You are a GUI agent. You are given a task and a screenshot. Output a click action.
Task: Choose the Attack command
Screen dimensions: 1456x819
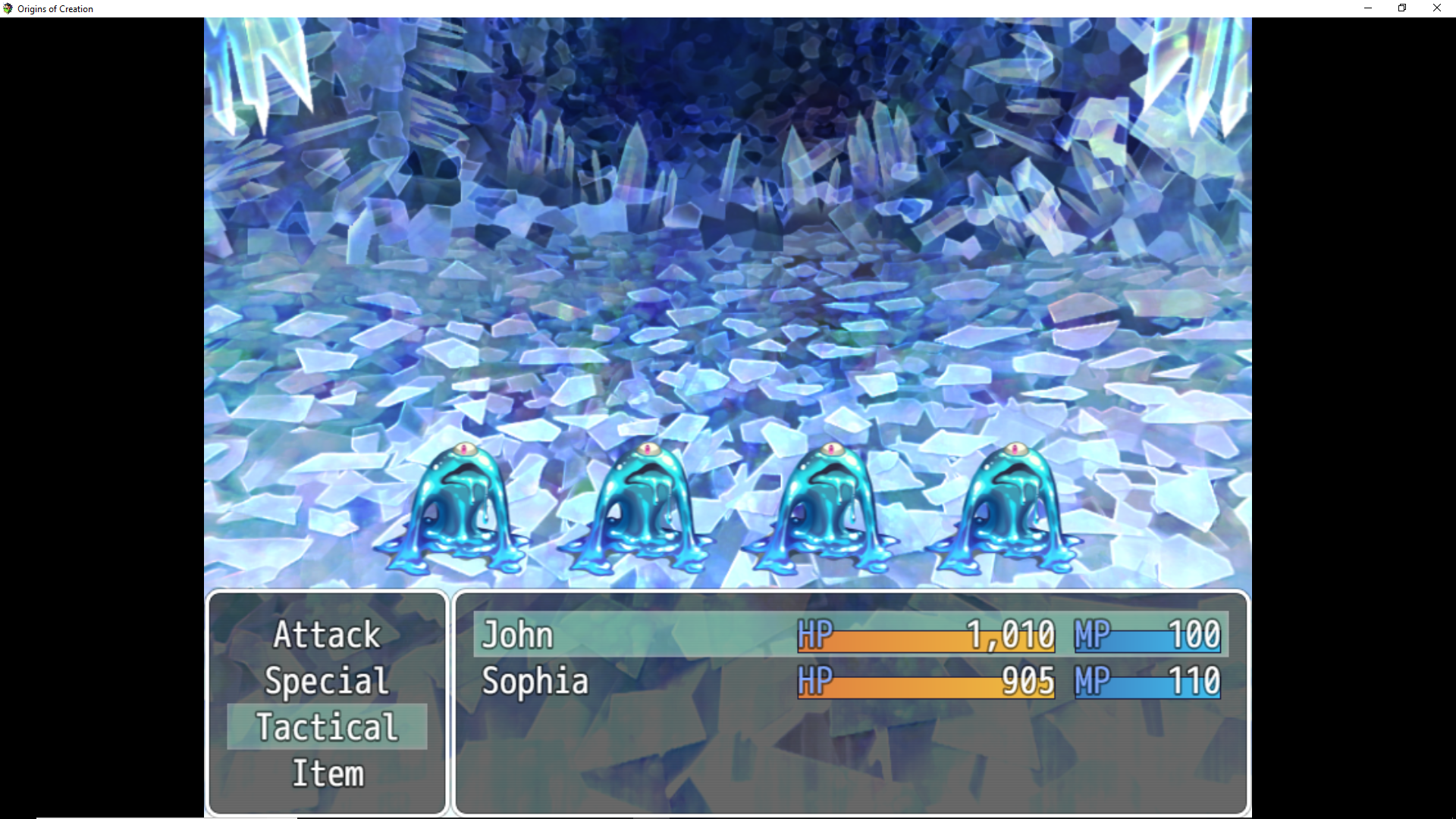[327, 635]
